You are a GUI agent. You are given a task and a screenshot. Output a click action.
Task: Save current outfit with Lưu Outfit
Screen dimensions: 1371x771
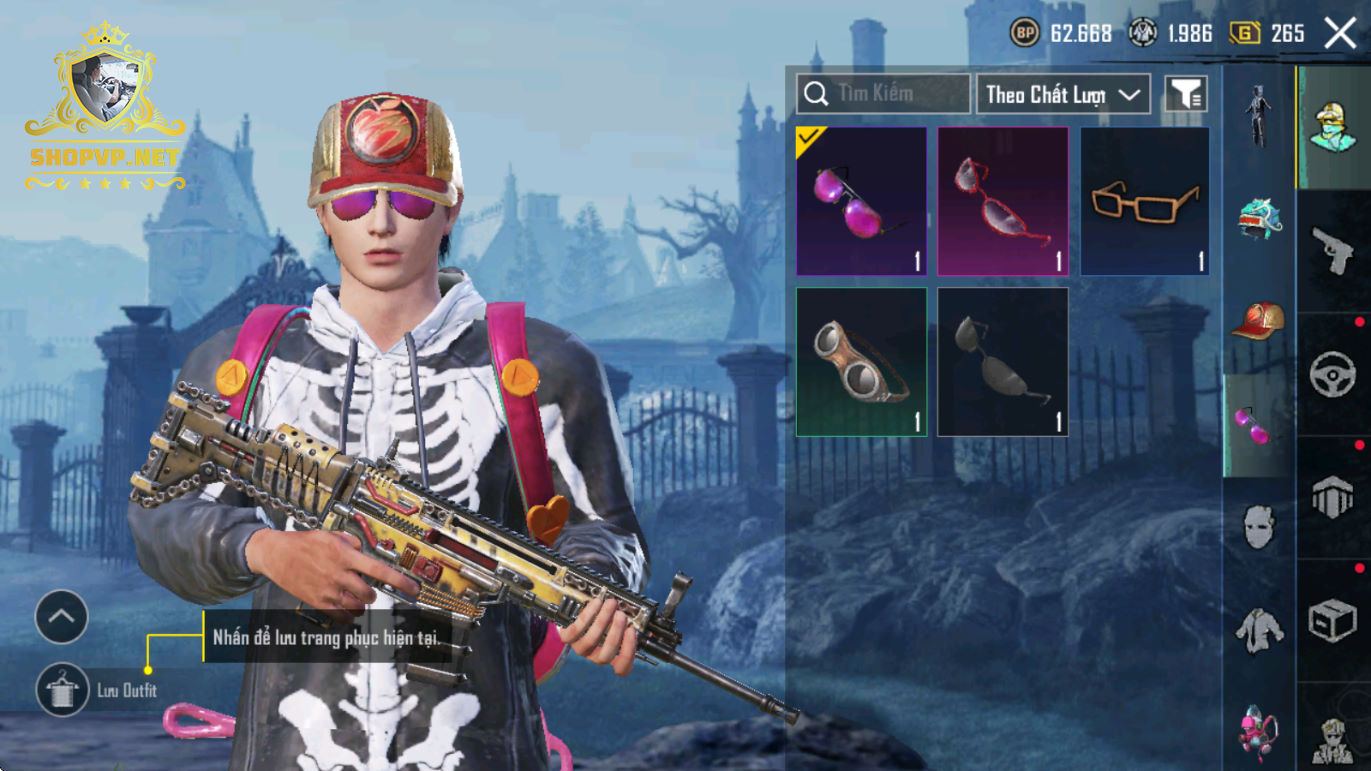63,690
